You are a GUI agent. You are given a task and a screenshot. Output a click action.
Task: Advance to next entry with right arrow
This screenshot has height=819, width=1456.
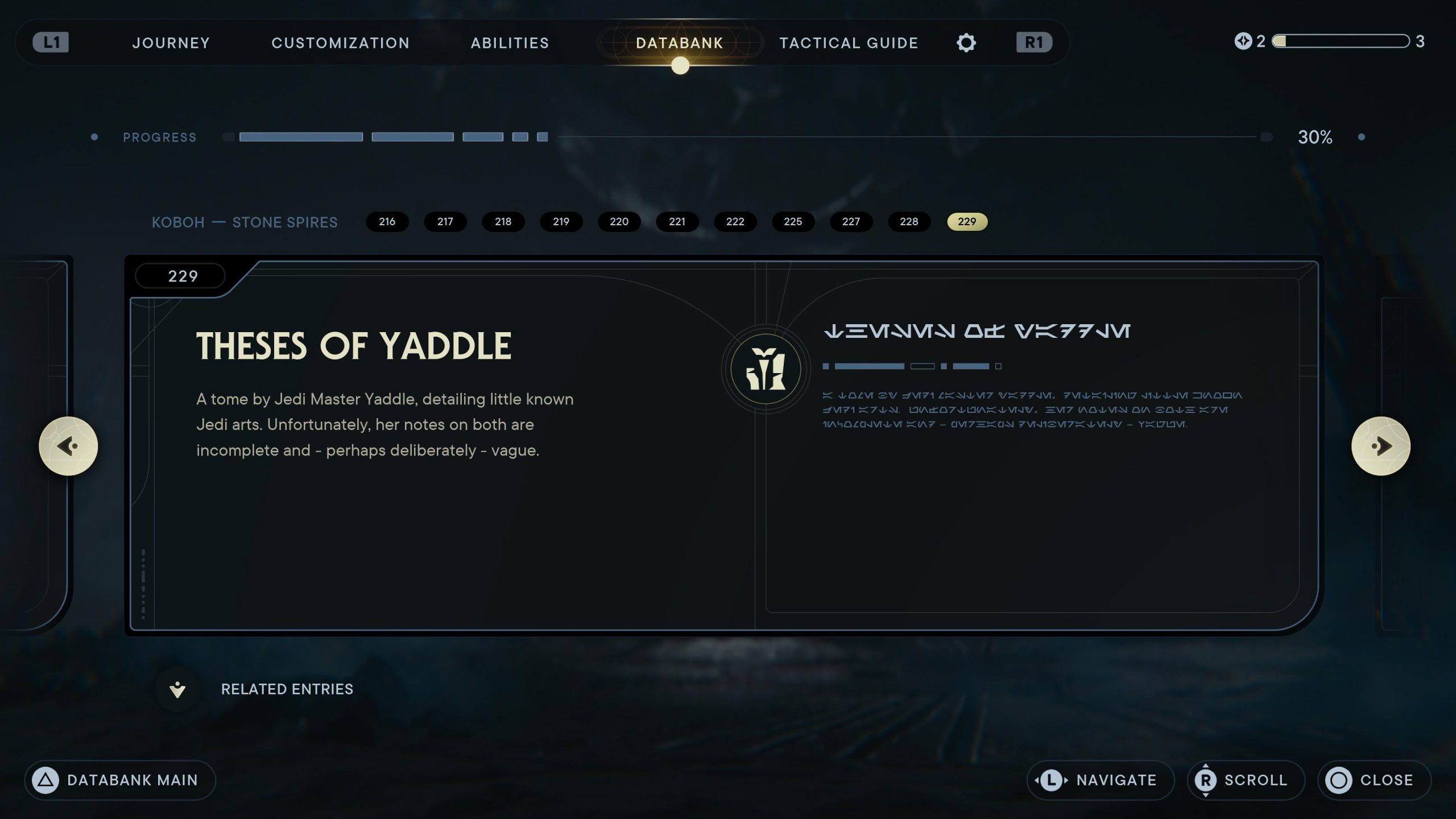(1380, 446)
